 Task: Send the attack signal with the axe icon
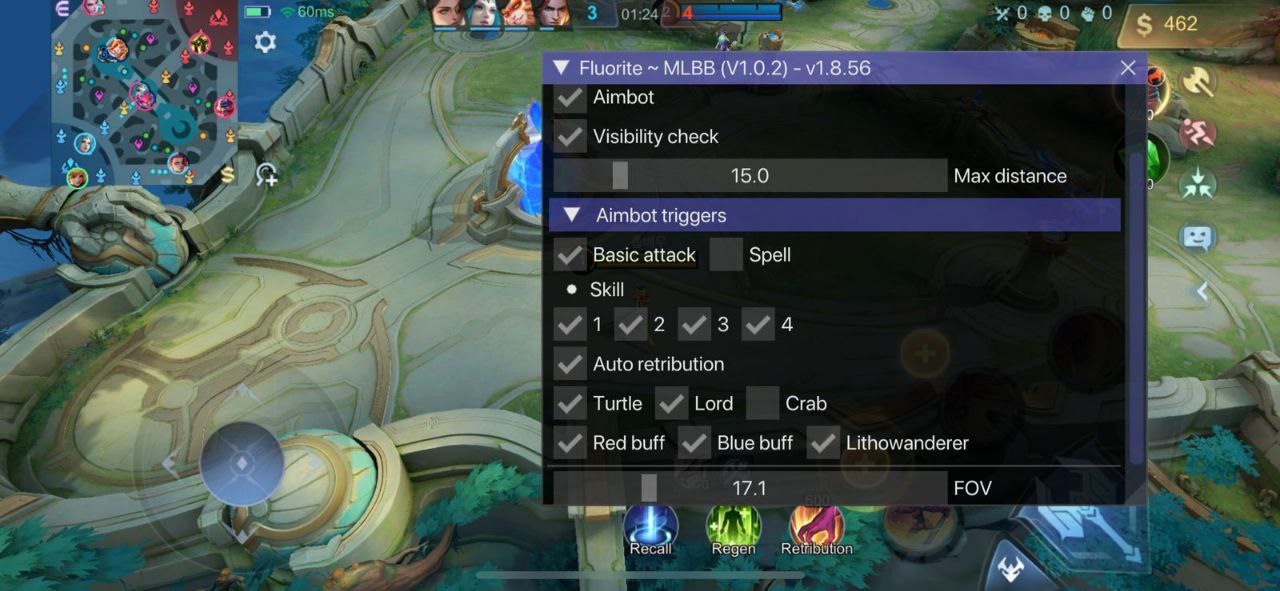[x=1196, y=82]
